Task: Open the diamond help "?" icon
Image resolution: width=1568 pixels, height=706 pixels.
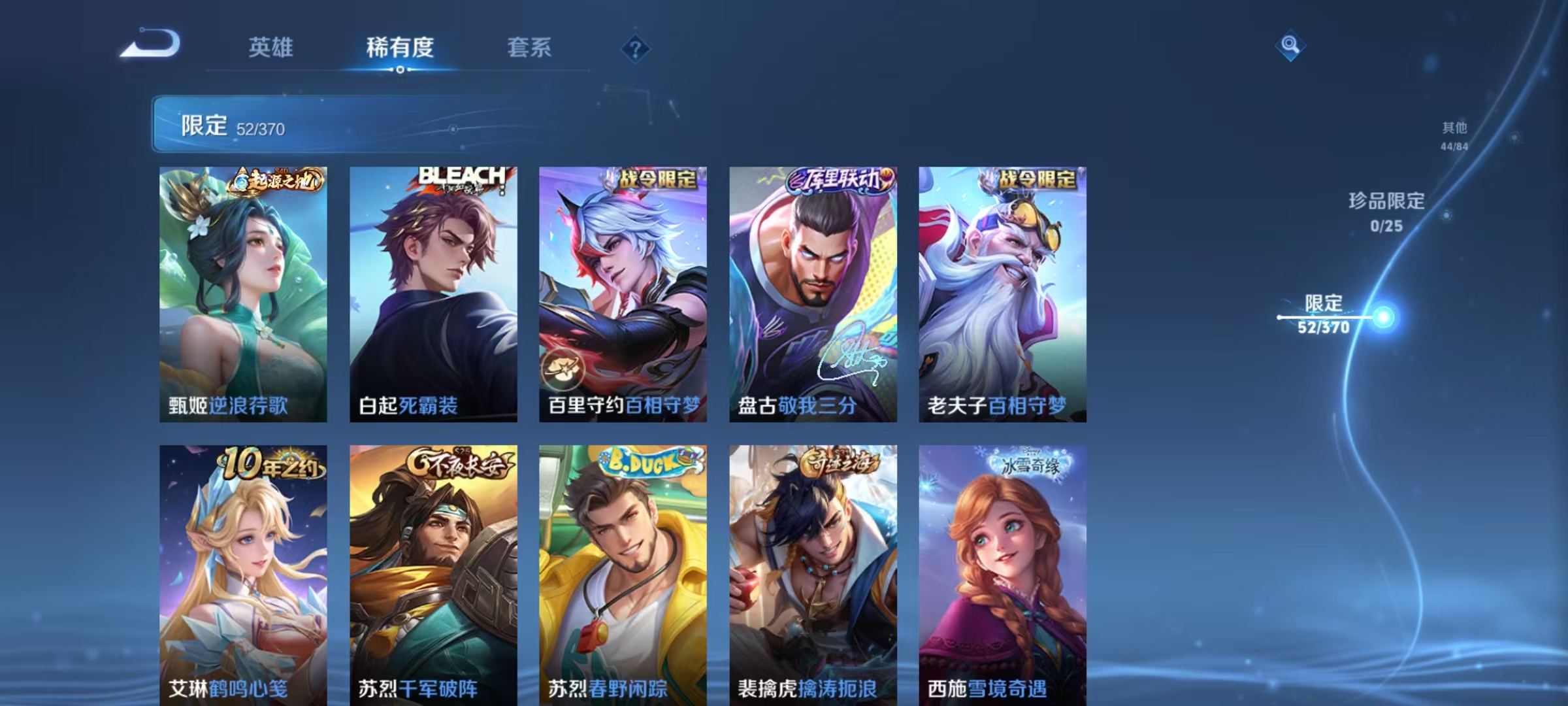Action: coord(636,49)
